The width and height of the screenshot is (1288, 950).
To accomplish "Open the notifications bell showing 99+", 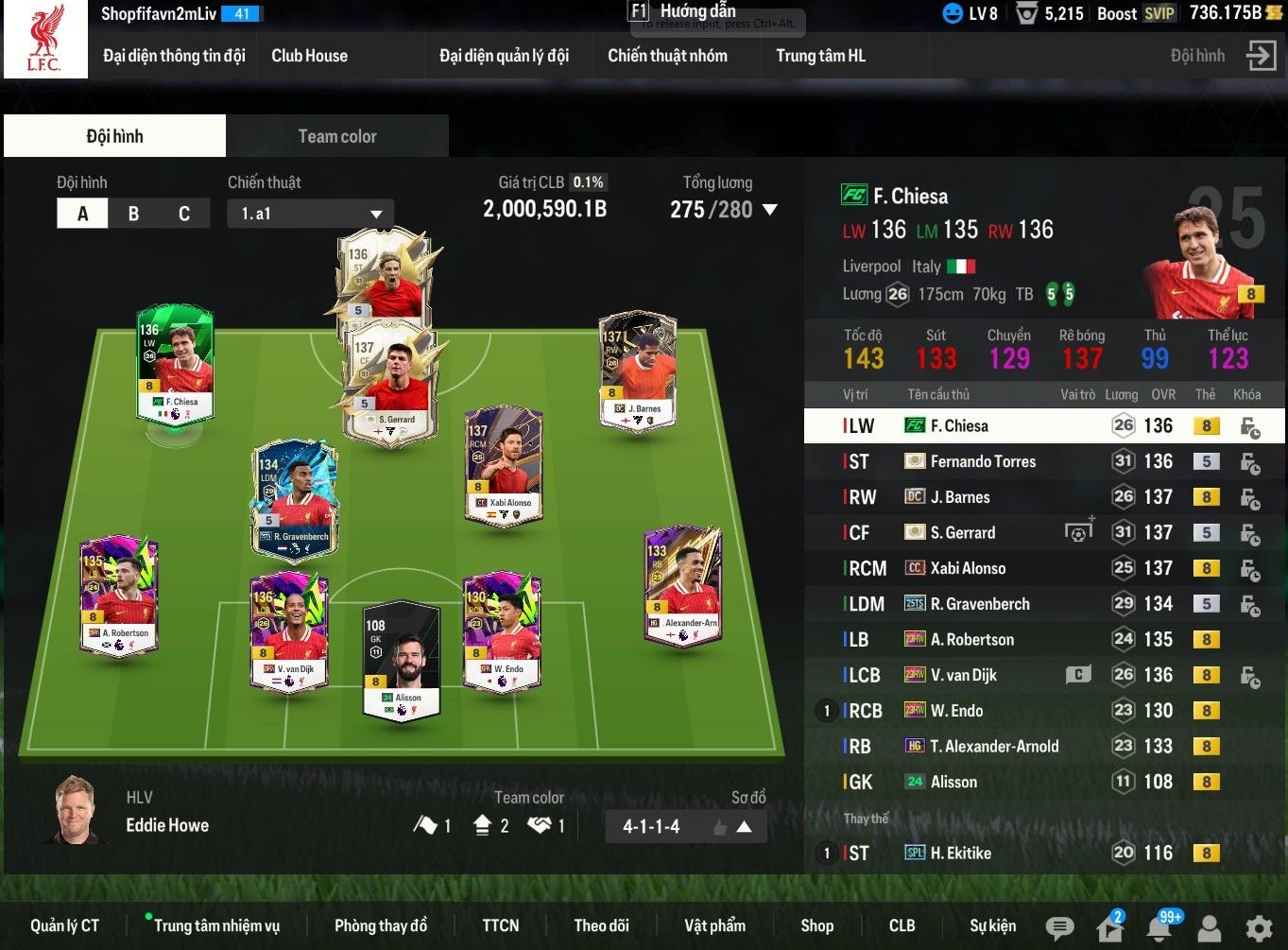I will pos(1159,927).
